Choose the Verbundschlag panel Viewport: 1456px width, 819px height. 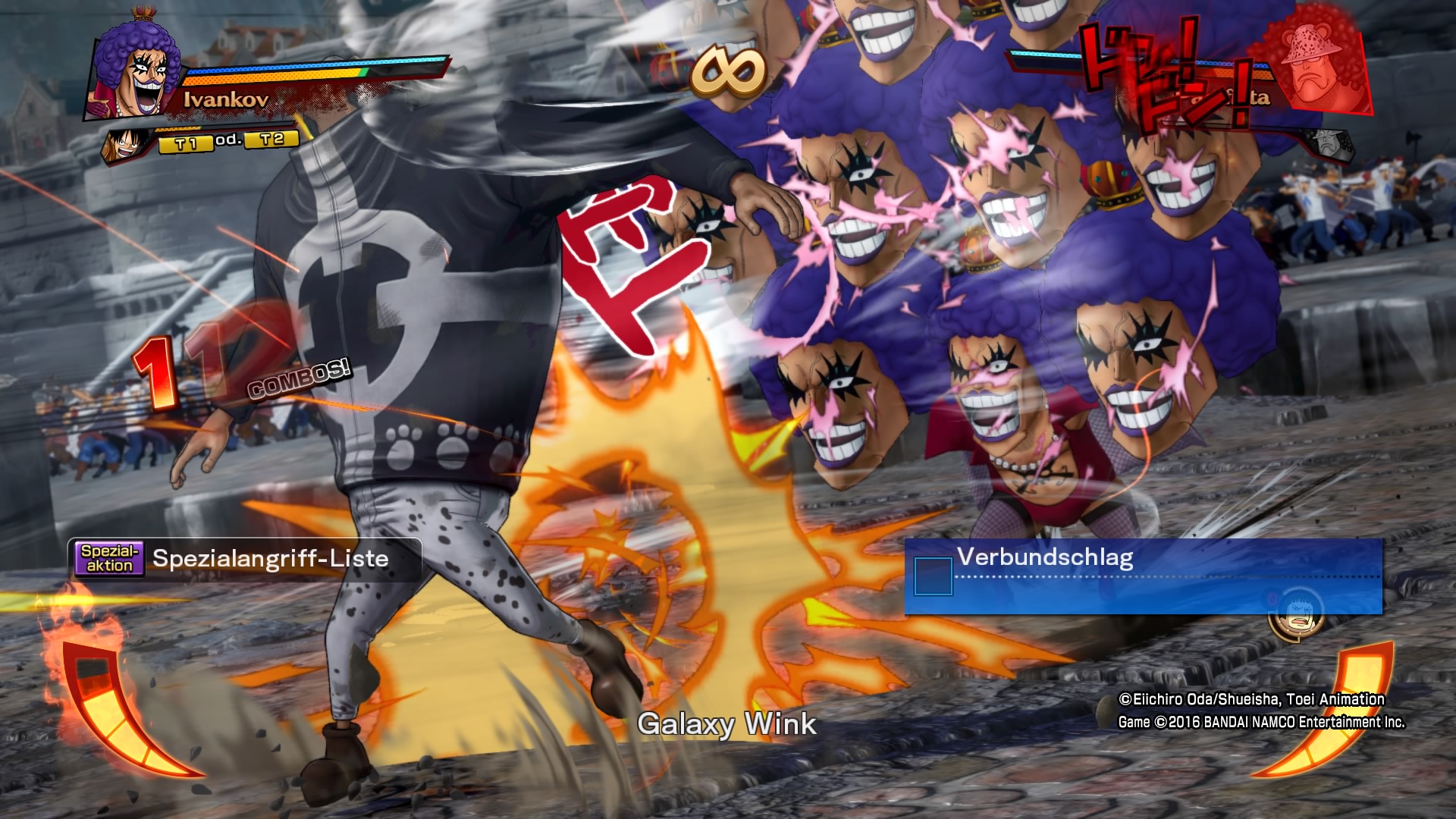[x=1143, y=576]
